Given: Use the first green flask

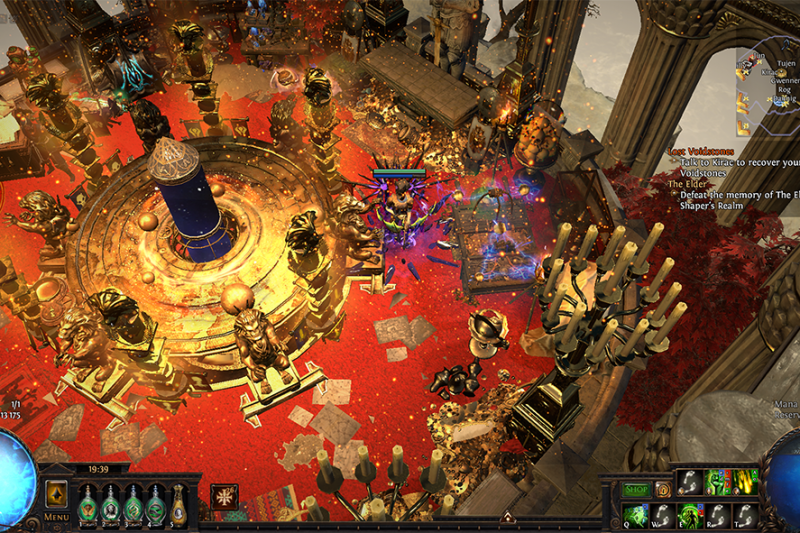Looking at the screenshot, I should point(89,504).
